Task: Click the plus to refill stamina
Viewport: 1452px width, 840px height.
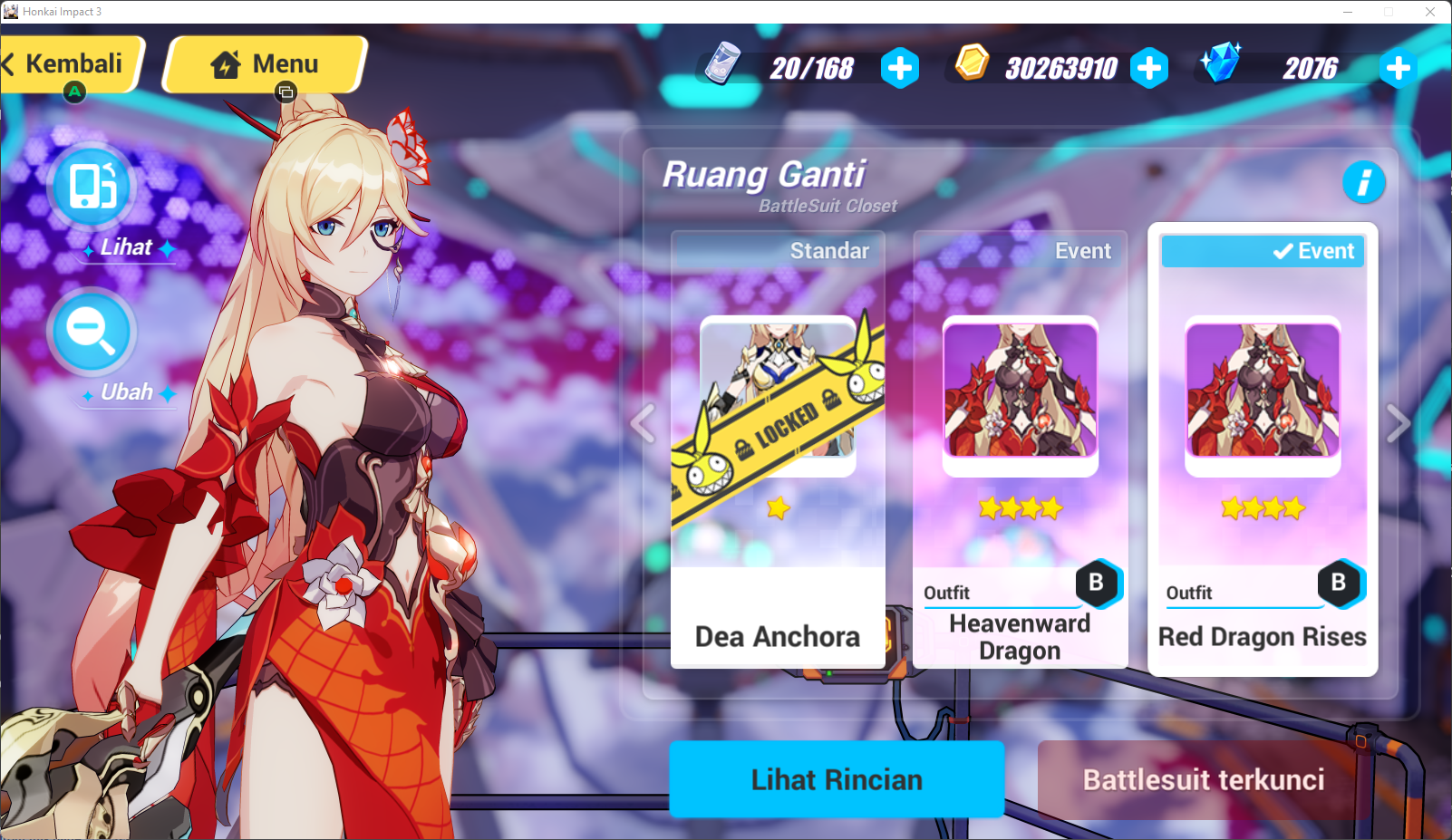Action: pos(900,67)
